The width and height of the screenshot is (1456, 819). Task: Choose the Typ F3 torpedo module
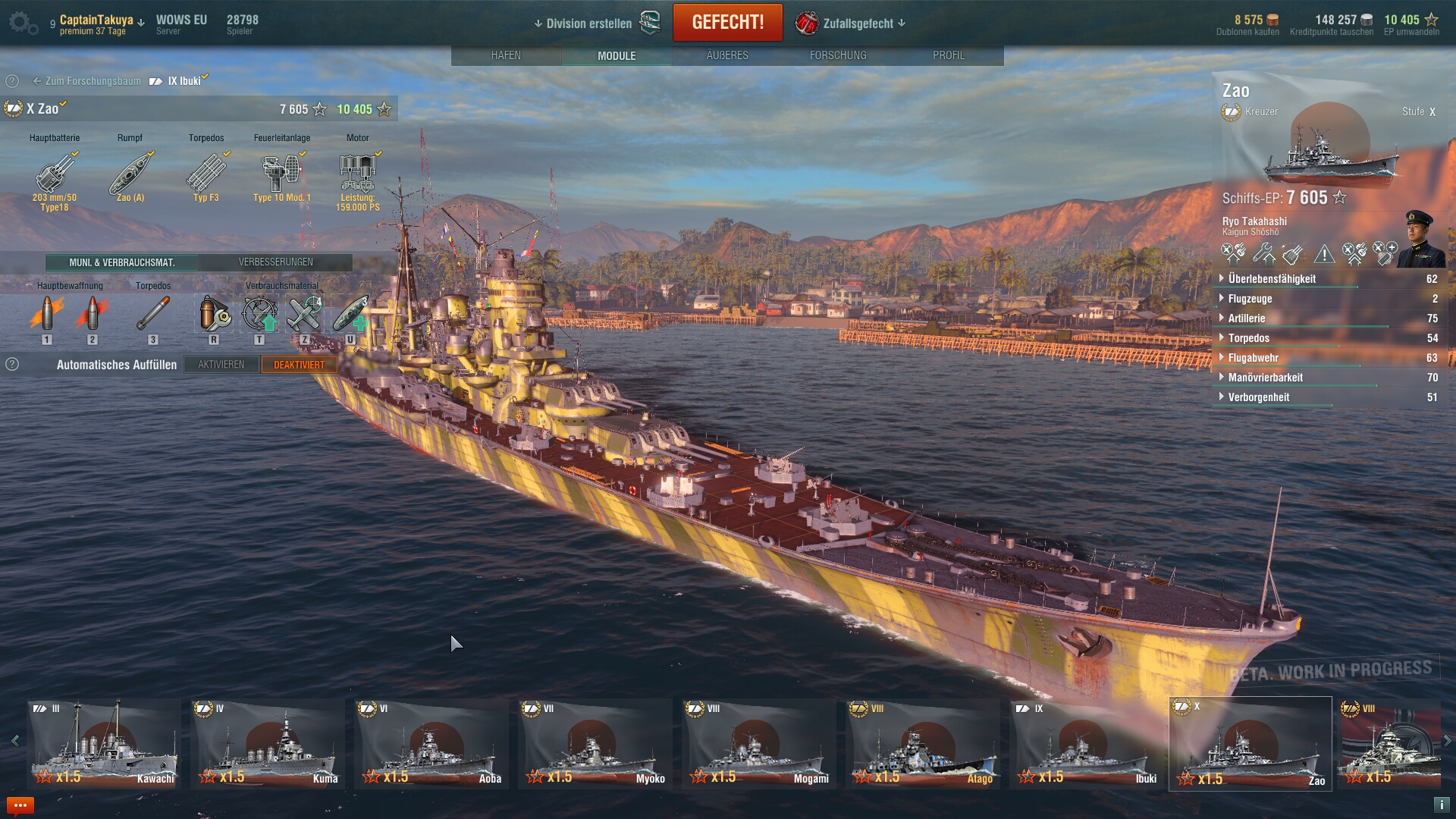(206, 176)
